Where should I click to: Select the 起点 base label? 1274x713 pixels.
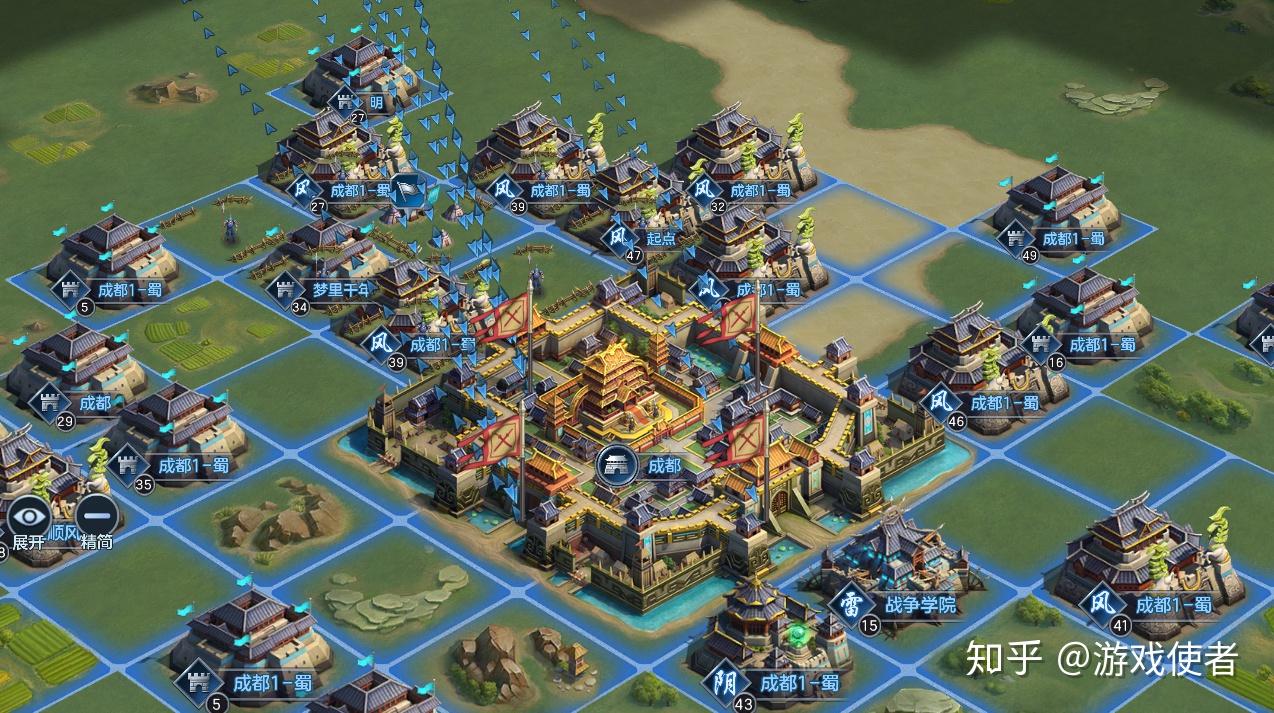click(660, 238)
